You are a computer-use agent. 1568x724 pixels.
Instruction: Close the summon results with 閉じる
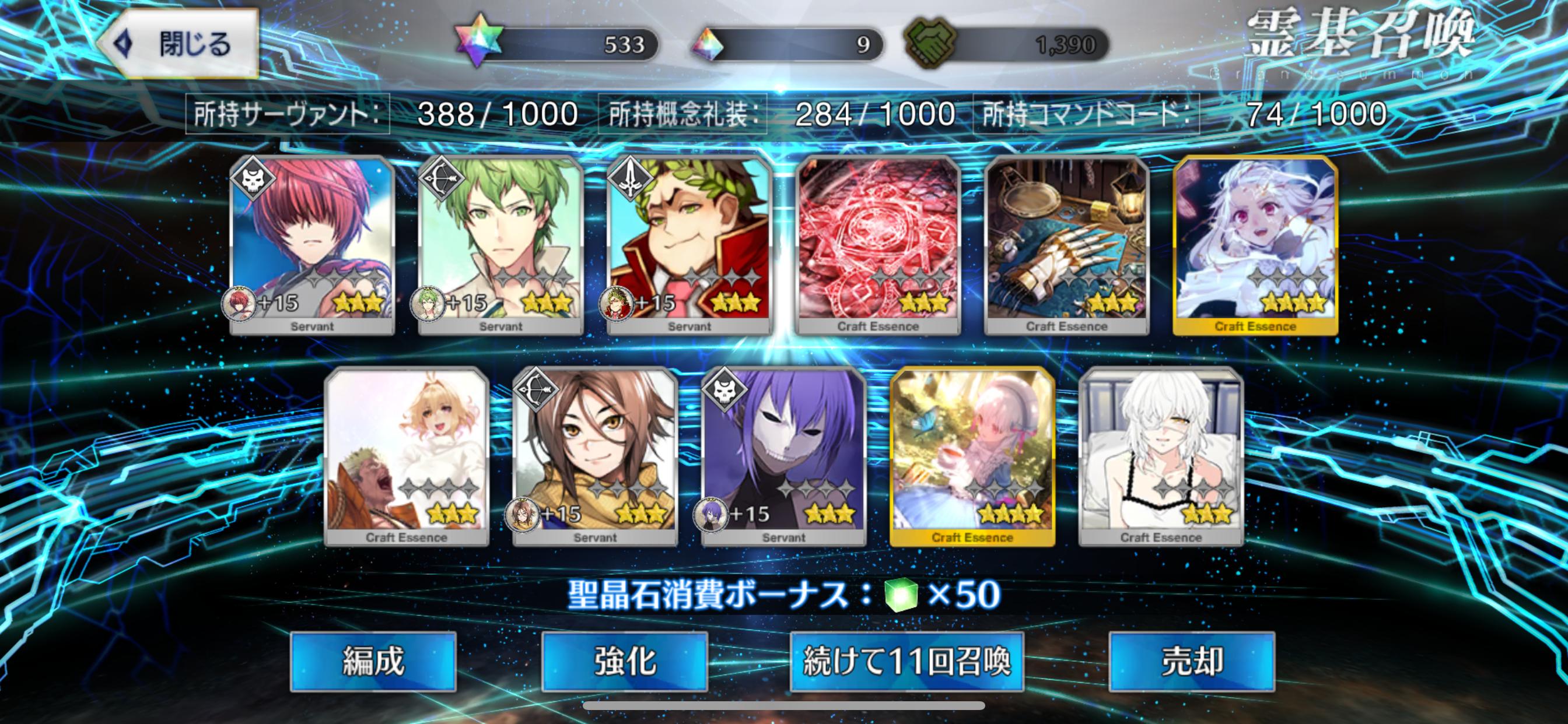(178, 44)
